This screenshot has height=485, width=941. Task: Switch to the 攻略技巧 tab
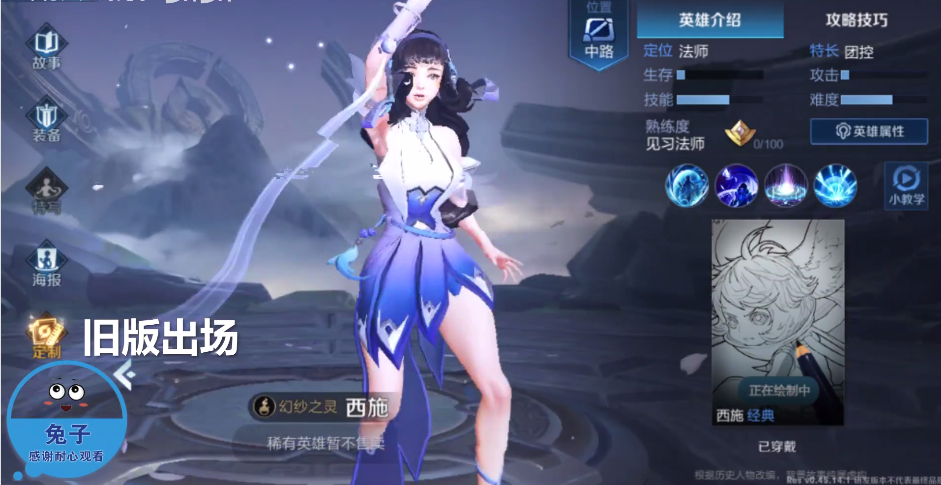click(856, 20)
